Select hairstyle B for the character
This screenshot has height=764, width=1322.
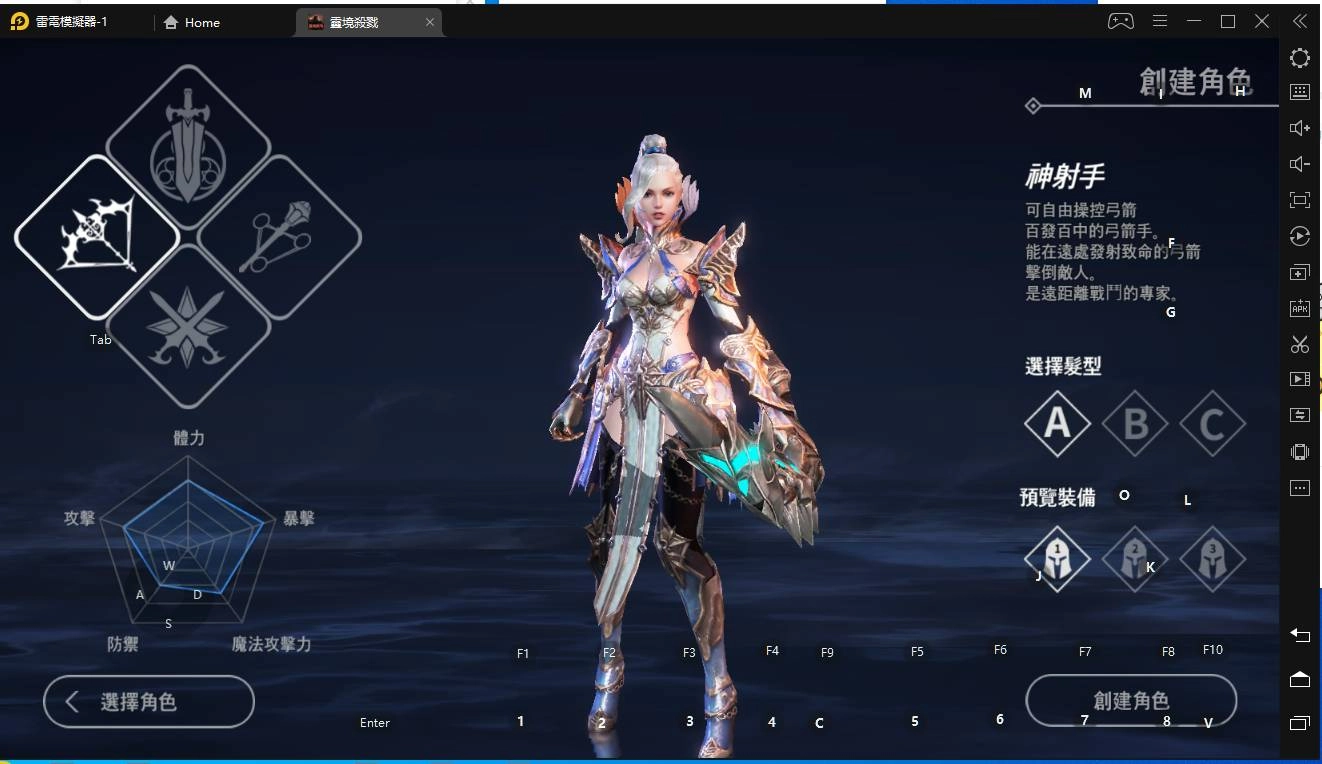pos(1135,423)
